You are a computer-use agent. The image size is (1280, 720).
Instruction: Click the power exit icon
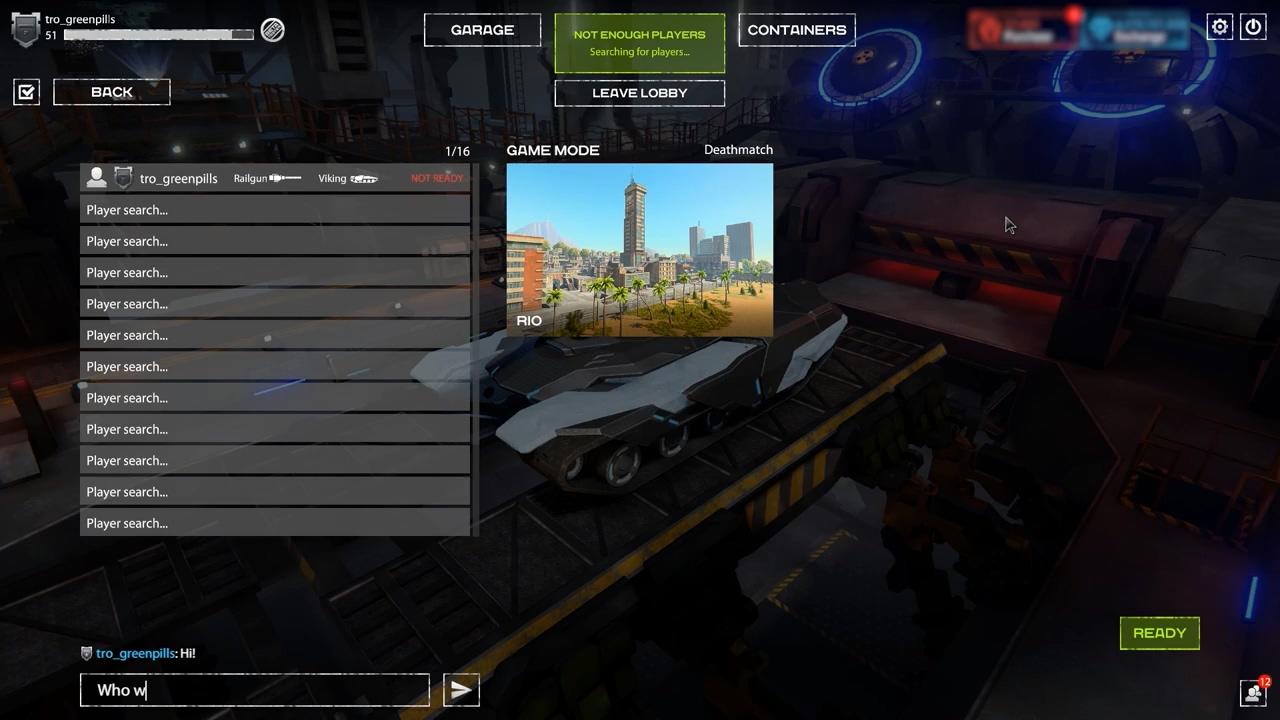pyautogui.click(x=1253, y=27)
